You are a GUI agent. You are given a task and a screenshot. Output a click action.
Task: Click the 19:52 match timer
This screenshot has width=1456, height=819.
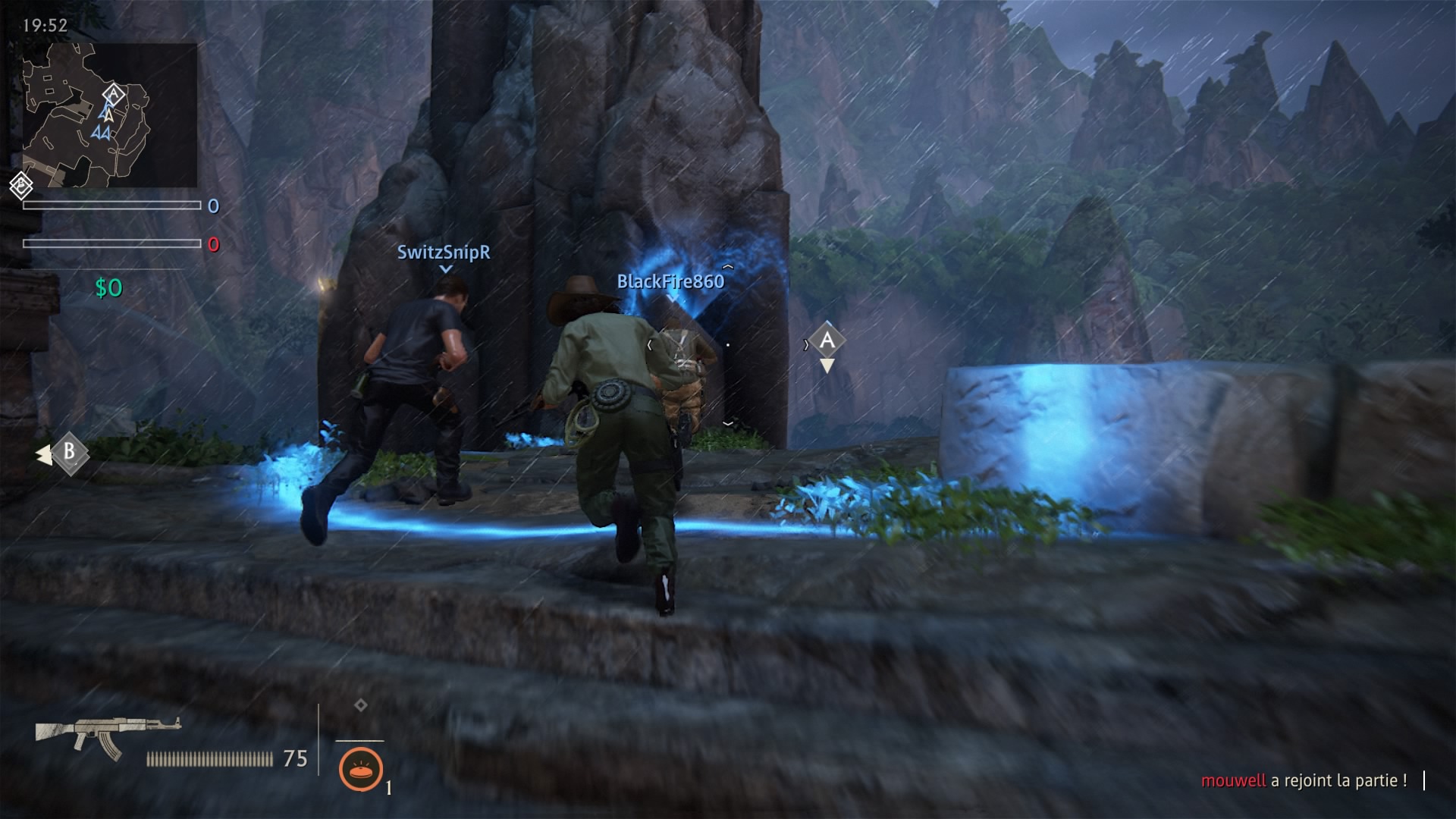(x=45, y=24)
